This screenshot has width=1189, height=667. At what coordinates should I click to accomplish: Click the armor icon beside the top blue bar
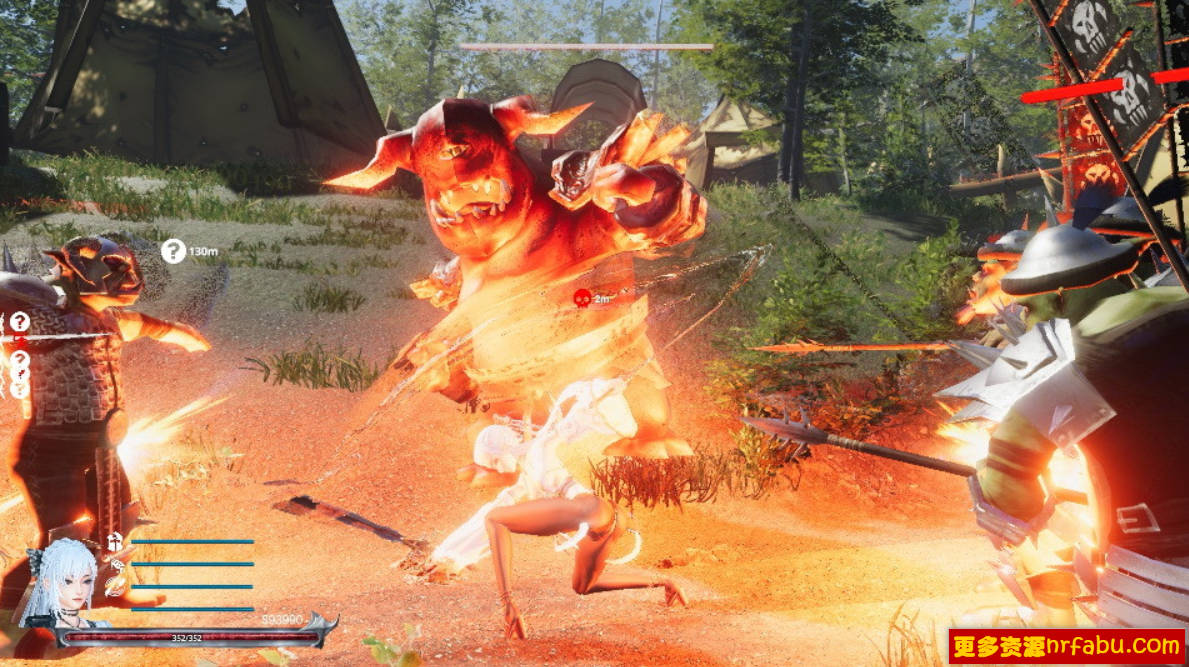[115, 542]
